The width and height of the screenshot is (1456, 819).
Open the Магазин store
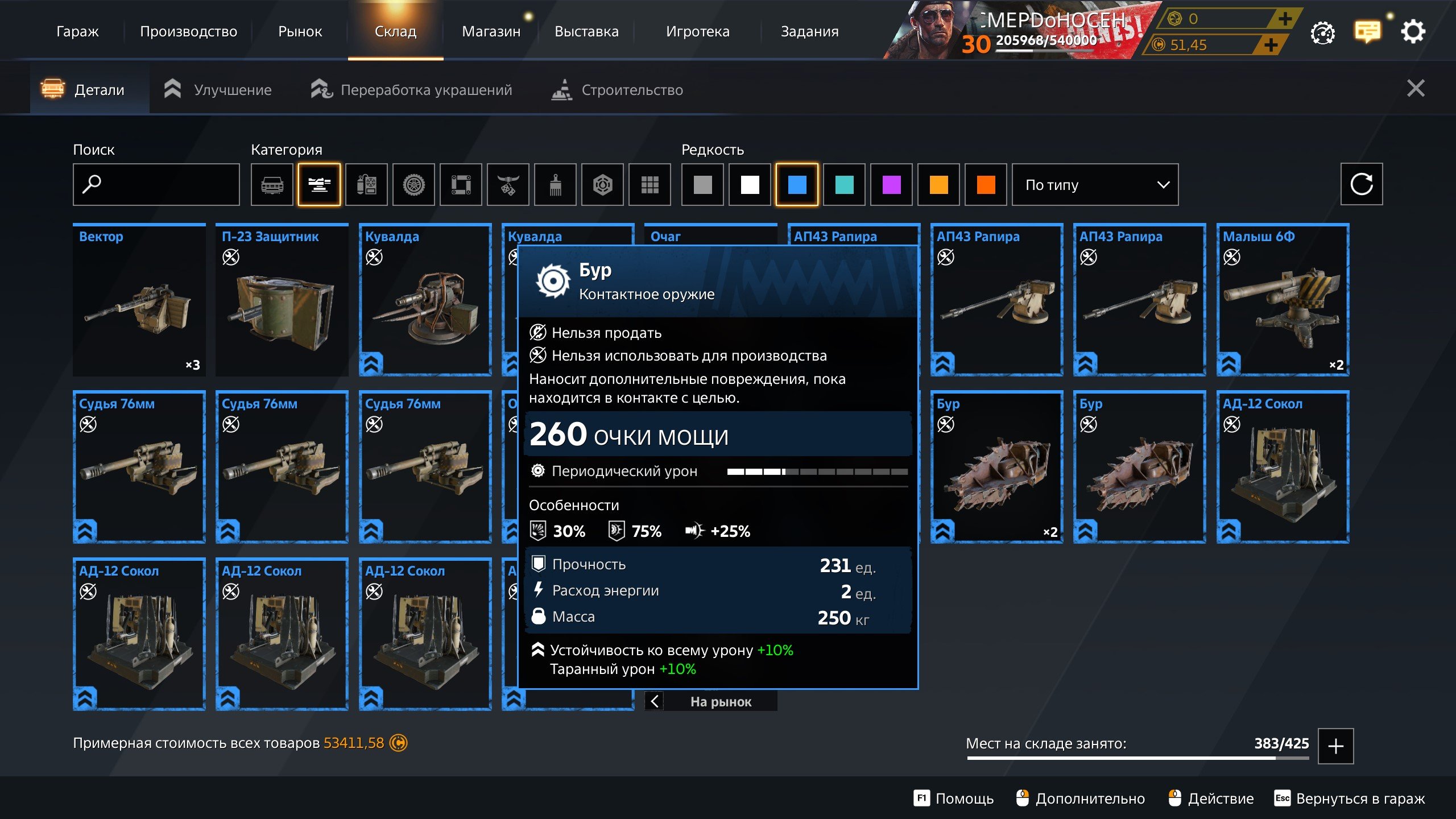click(x=491, y=31)
